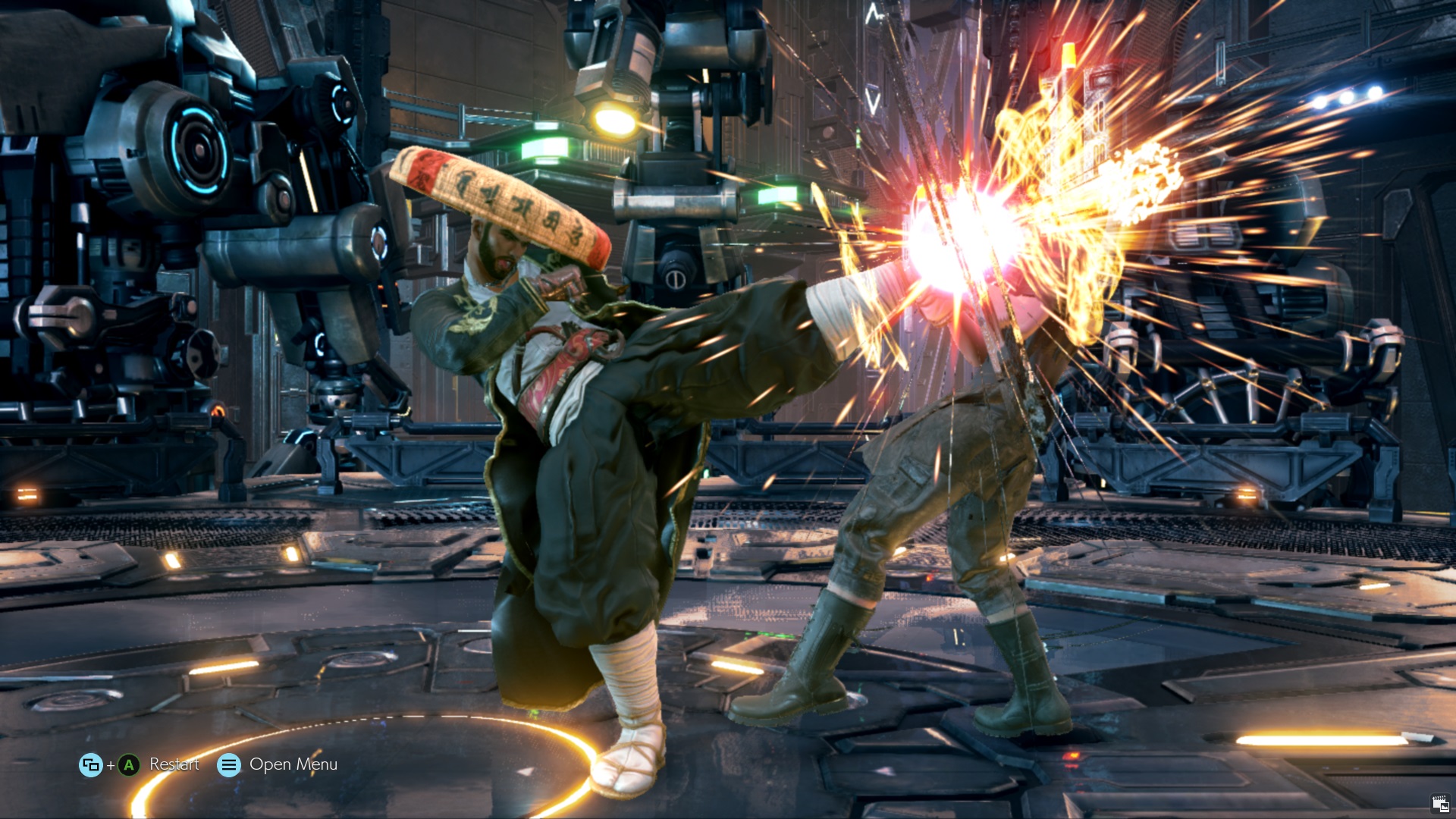1456x819 pixels.
Task: Open the video clip and screenshot capture icon
Action: coord(1440,804)
